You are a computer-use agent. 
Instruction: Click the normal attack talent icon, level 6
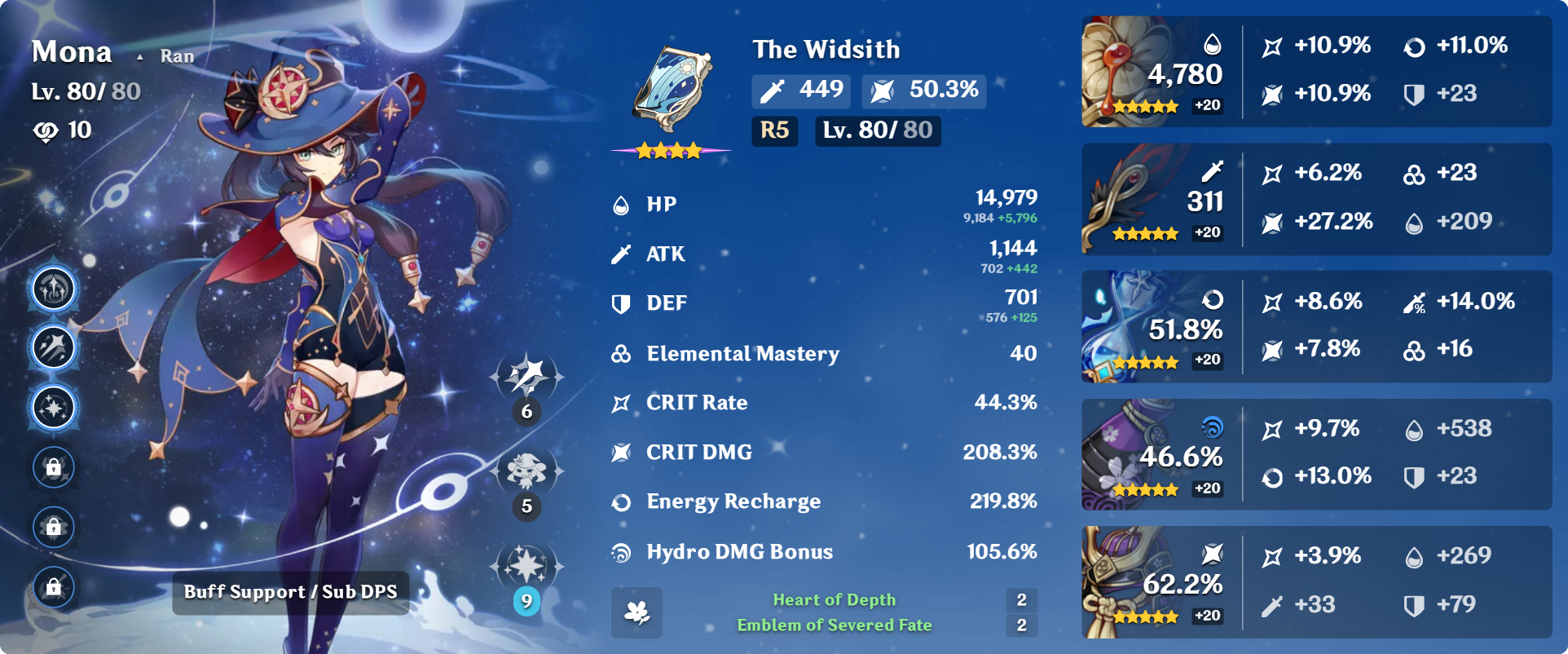526,377
